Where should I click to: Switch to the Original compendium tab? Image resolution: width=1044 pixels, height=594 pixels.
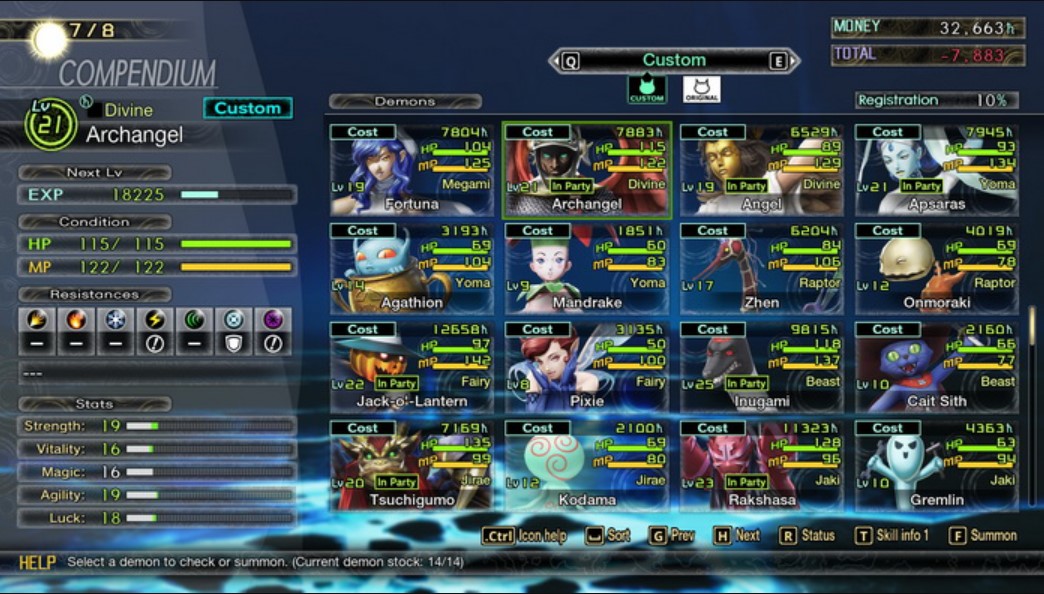click(701, 90)
